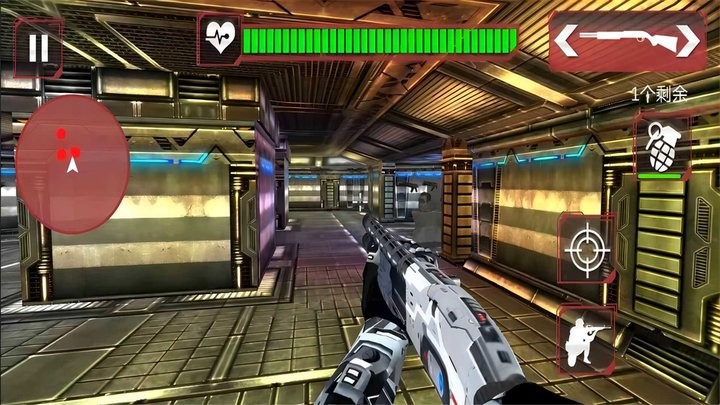Image resolution: width=720 pixels, height=405 pixels.
Task: Switch to the previous weapon with left arrow
Action: 566,41
